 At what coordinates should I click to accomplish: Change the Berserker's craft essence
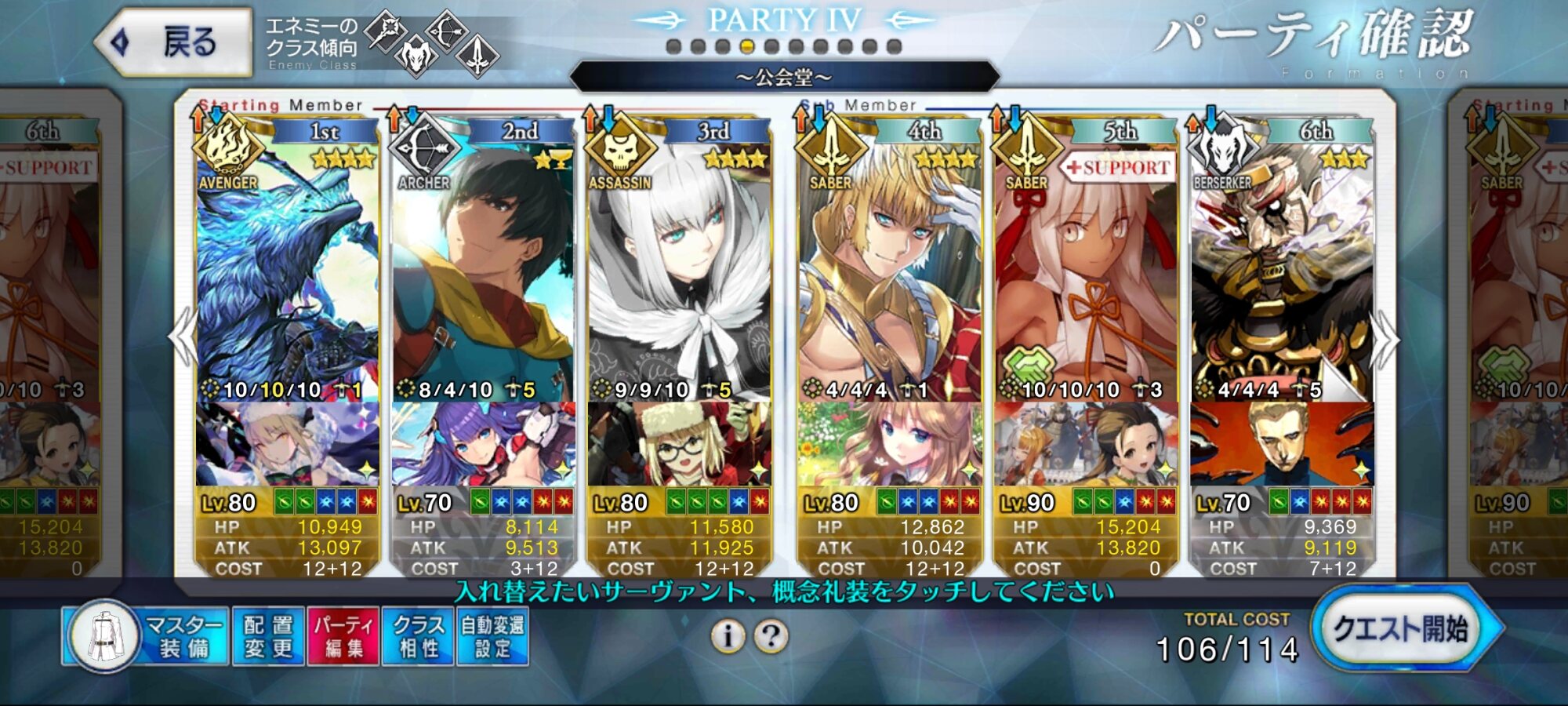(x=1281, y=444)
